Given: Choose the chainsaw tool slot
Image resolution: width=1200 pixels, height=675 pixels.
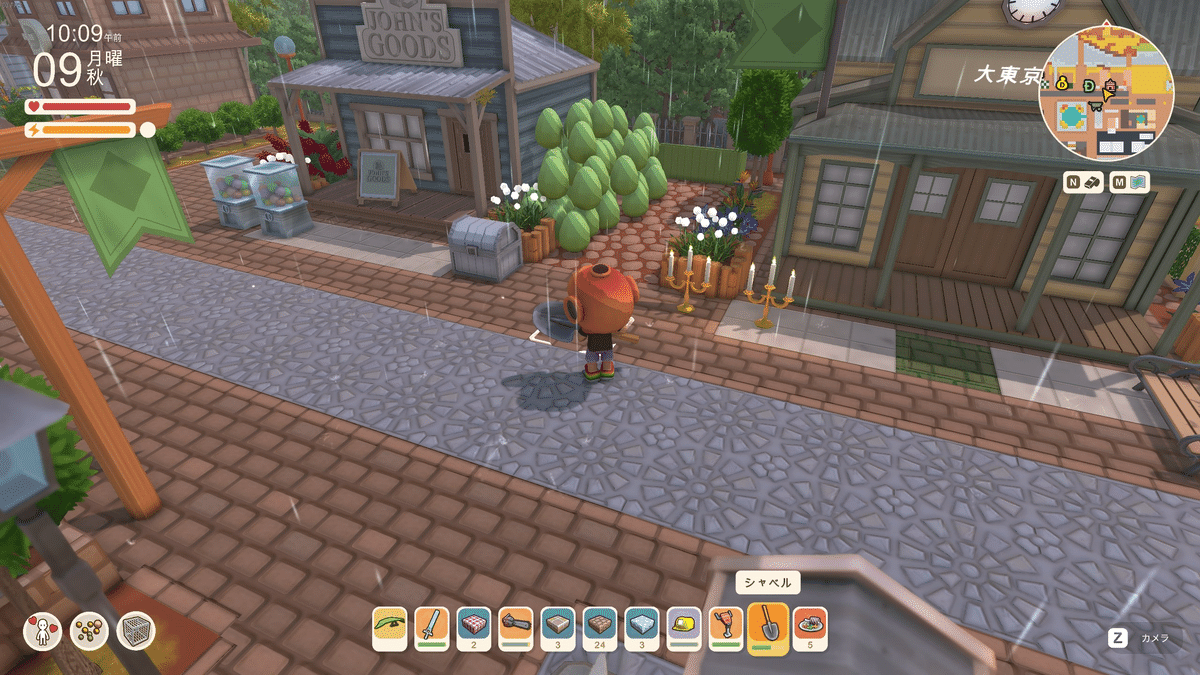Looking at the screenshot, I should [x=516, y=627].
